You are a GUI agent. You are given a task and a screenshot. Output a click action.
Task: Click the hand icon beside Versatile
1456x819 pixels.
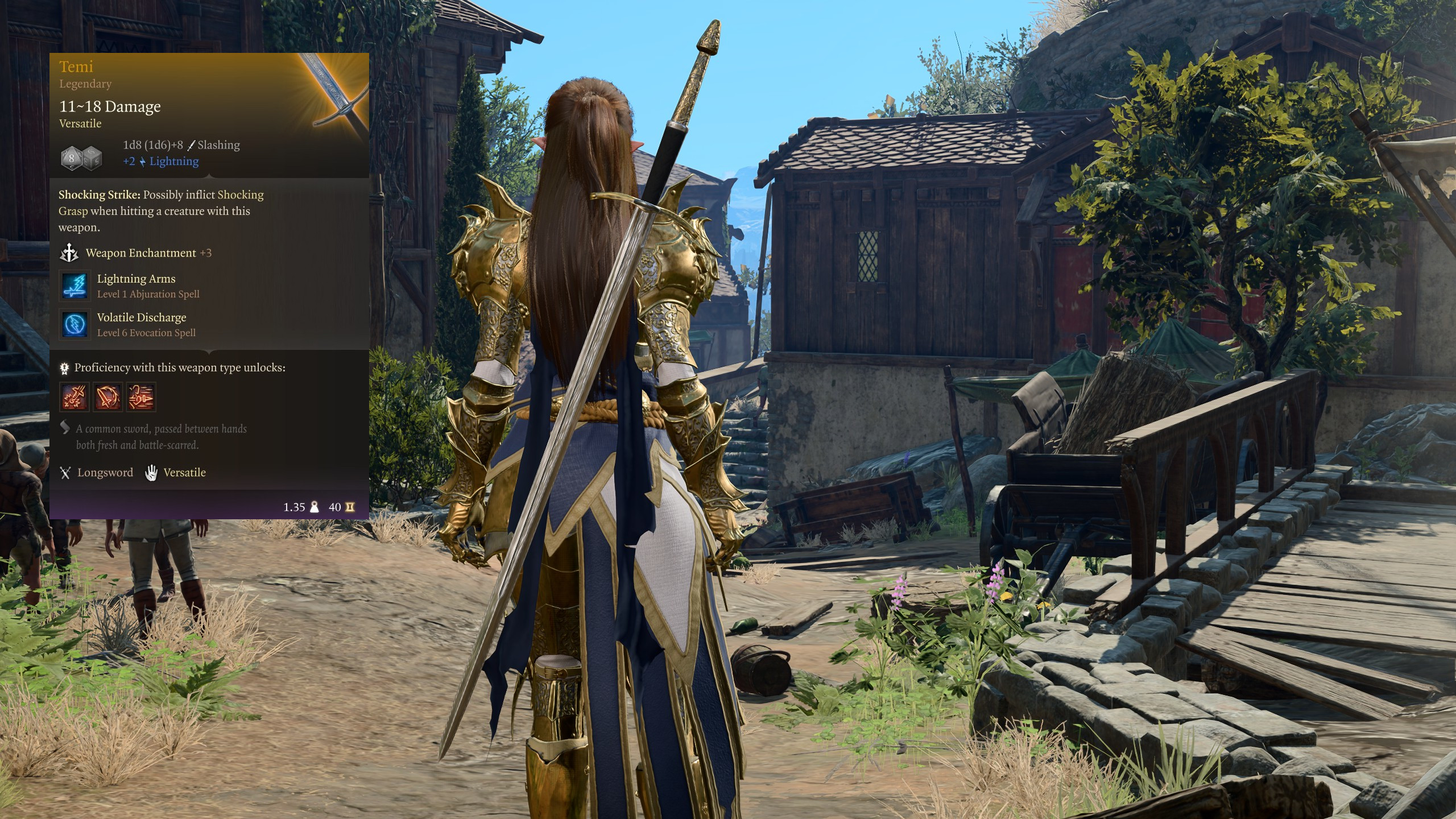tap(152, 473)
